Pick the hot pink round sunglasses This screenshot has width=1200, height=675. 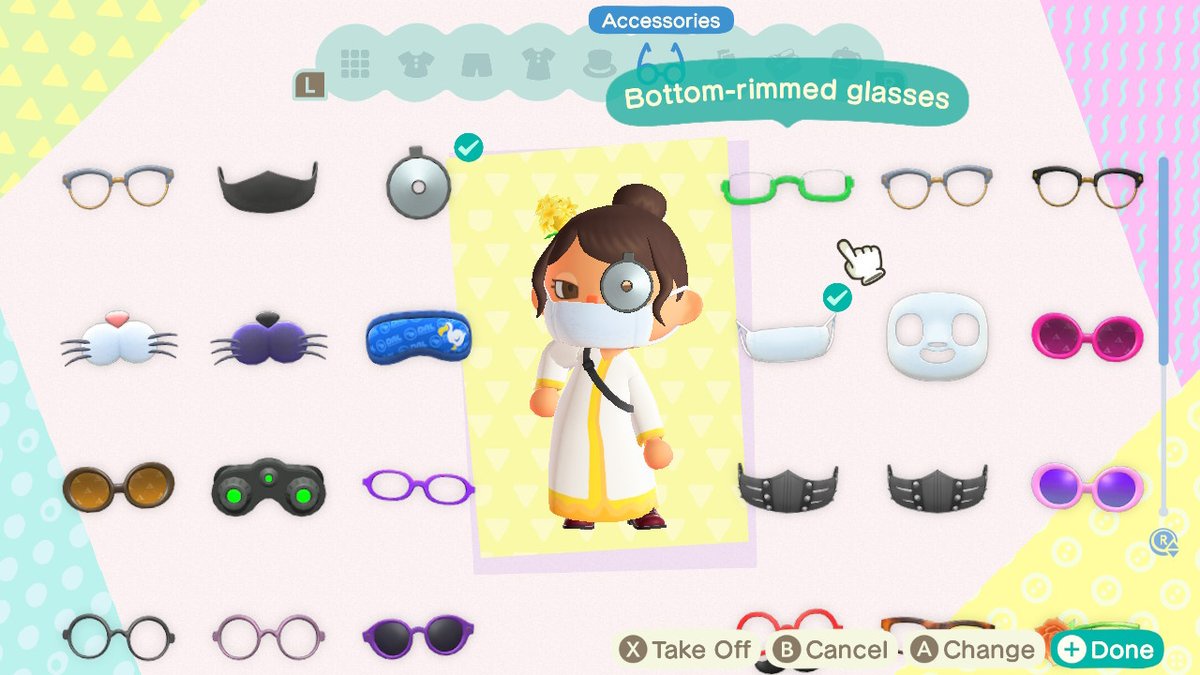click(x=1087, y=336)
